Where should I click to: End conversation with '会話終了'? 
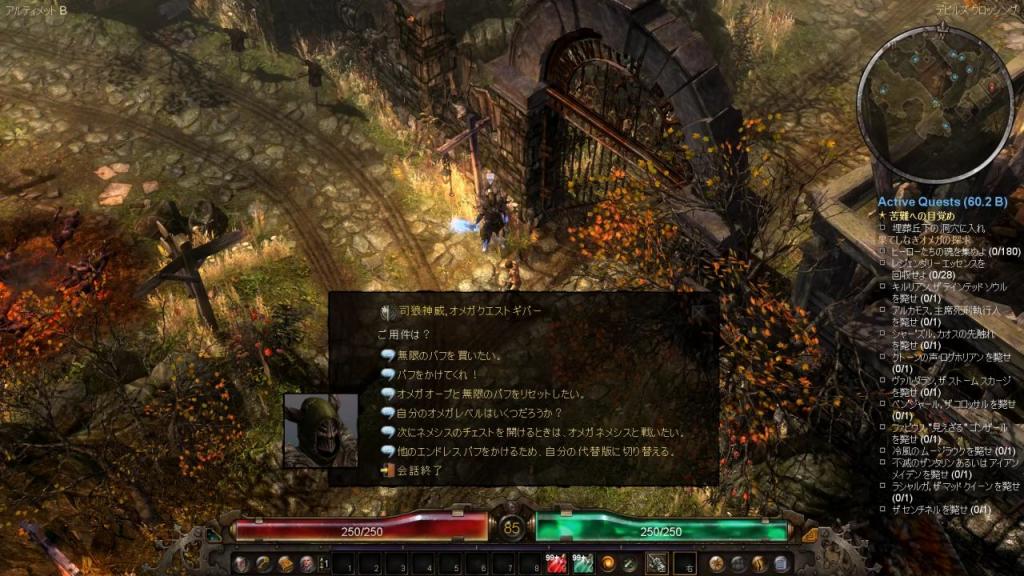point(420,470)
